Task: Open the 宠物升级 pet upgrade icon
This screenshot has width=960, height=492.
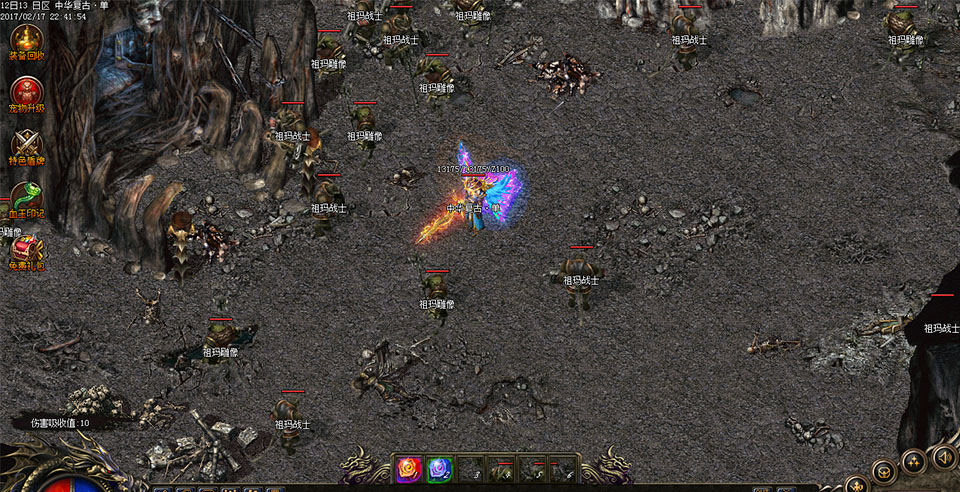Action: [x=26, y=92]
